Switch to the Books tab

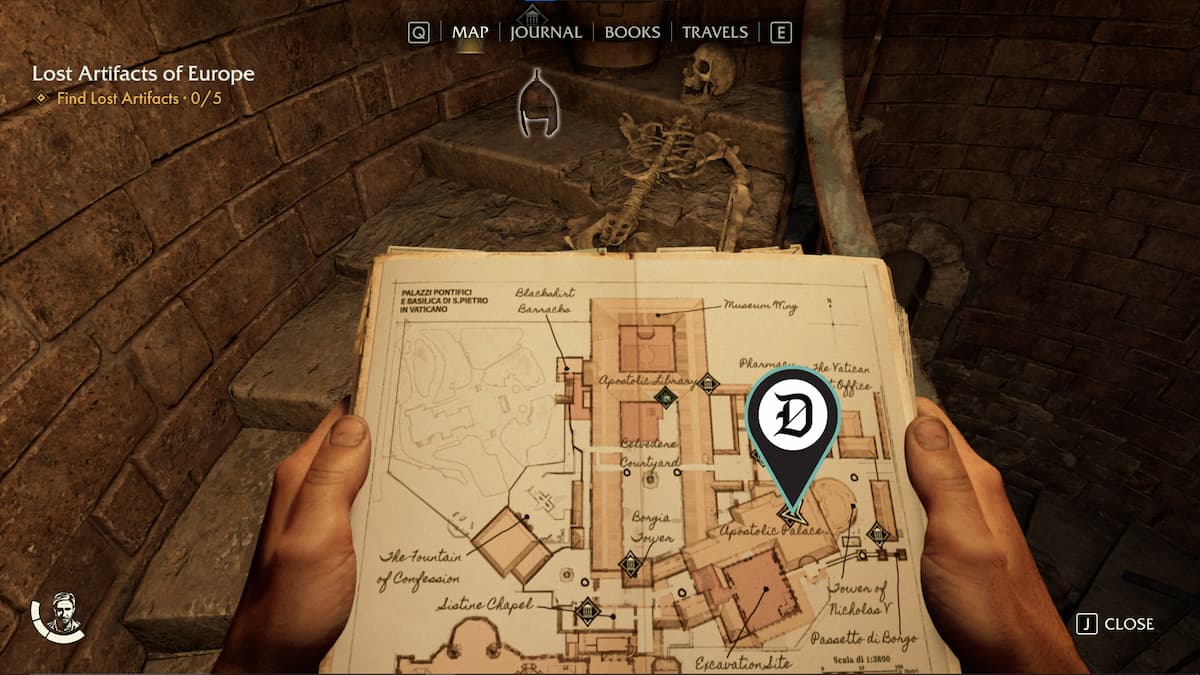coord(634,32)
